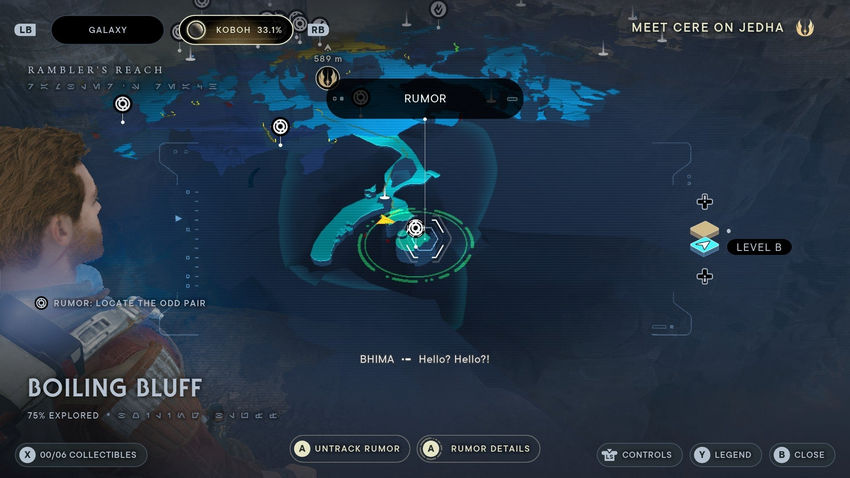Go down one map level with plus button below layers
This screenshot has width=850, height=478.
coord(704,276)
